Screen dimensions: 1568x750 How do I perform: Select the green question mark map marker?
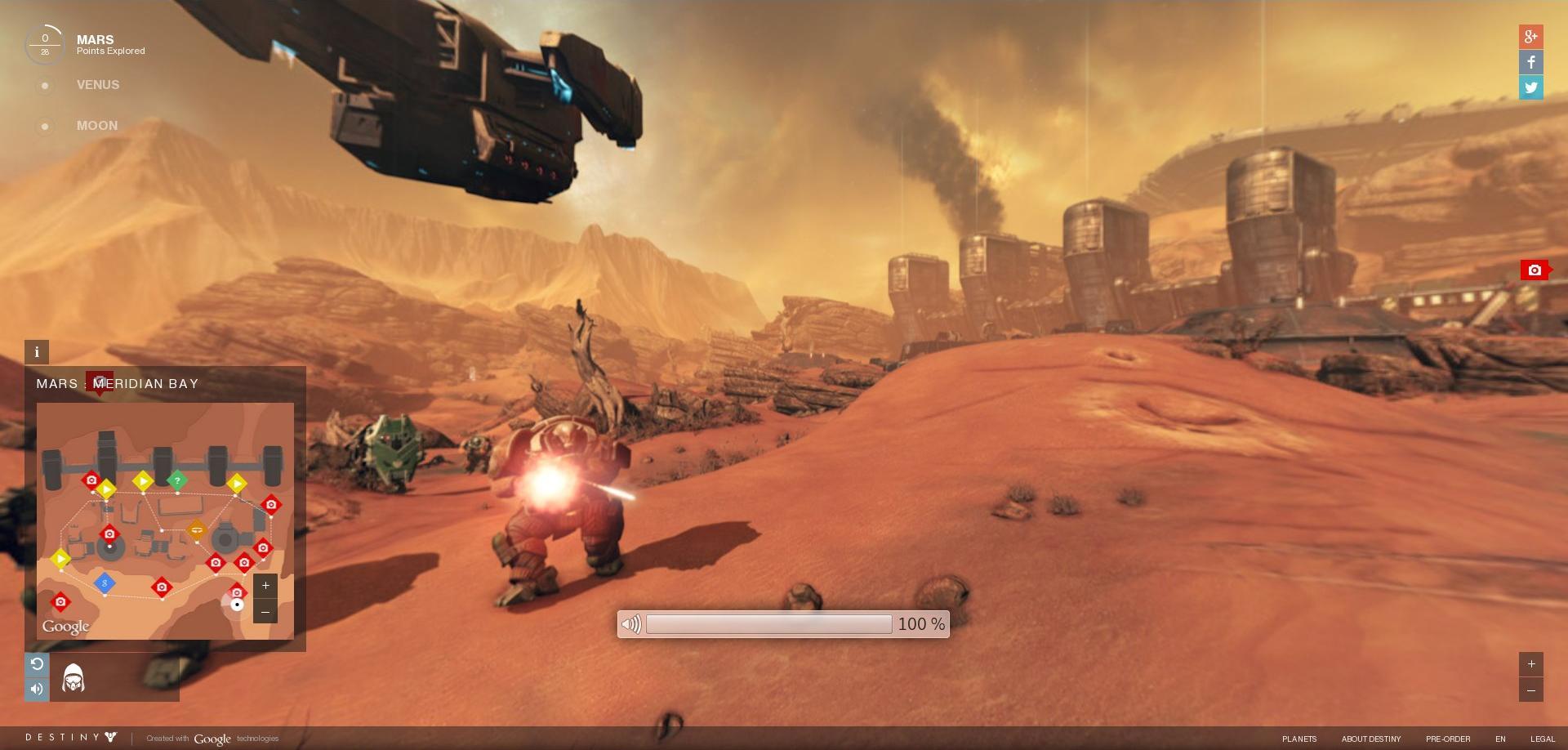176,481
